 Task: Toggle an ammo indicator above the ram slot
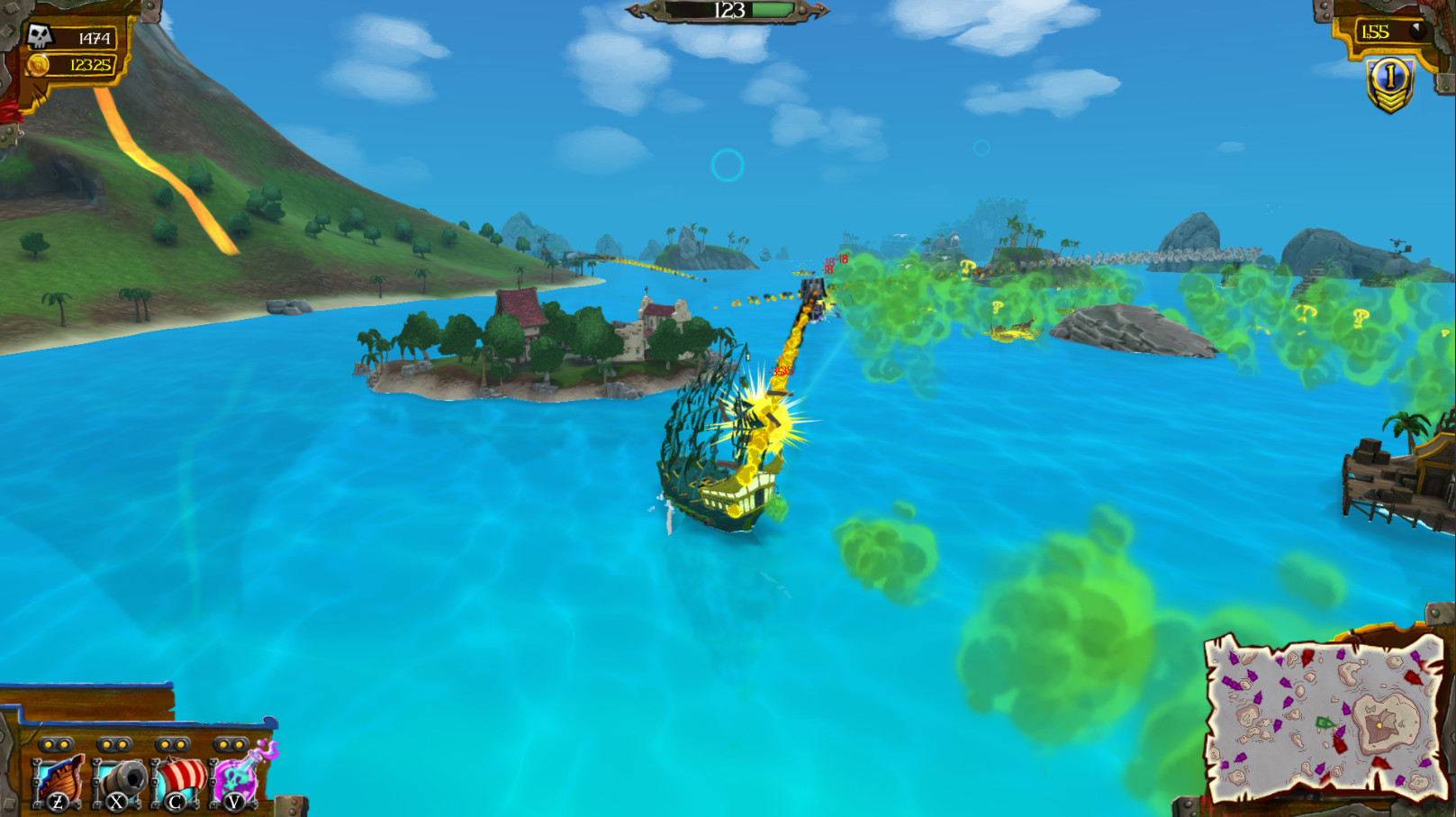point(50,744)
